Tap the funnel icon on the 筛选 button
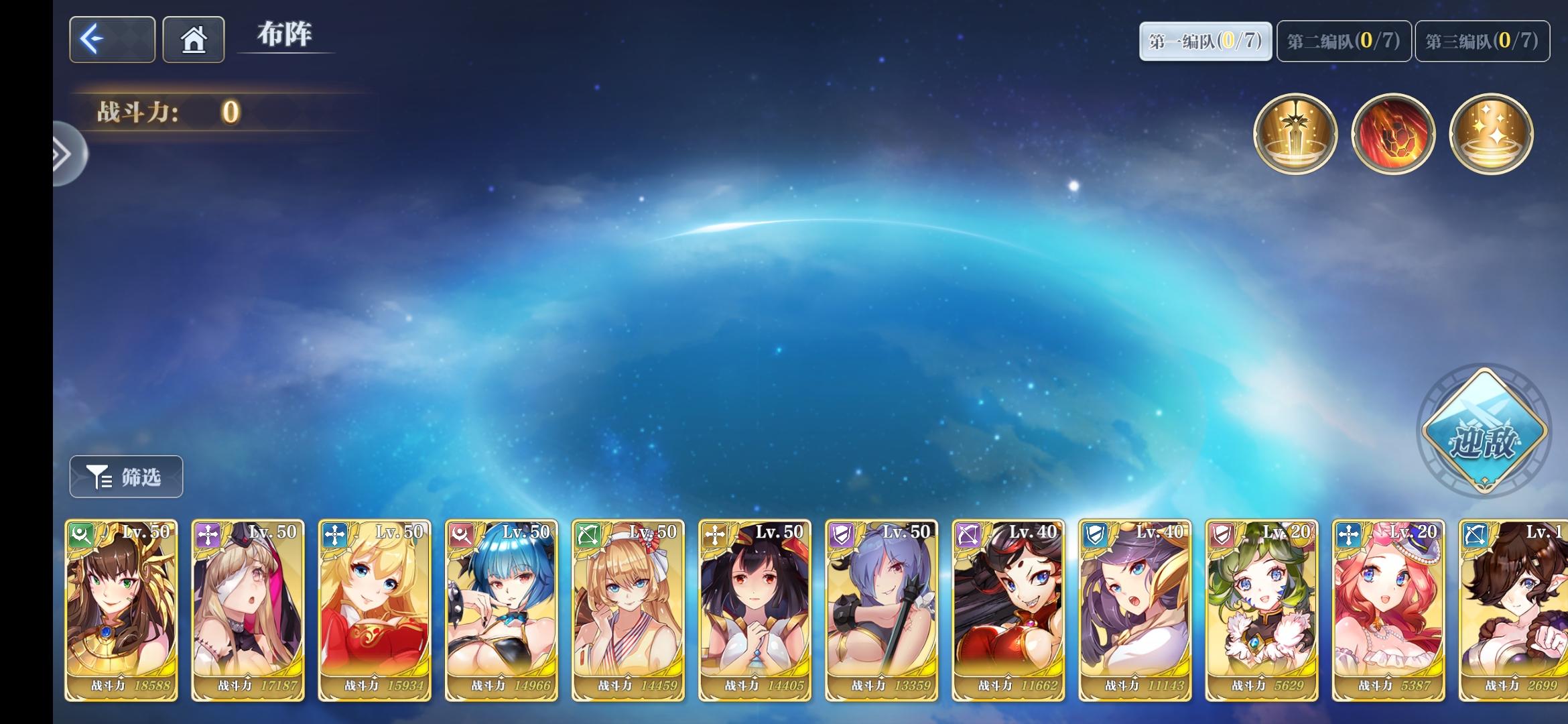This screenshot has width=1568, height=724. 99,477
